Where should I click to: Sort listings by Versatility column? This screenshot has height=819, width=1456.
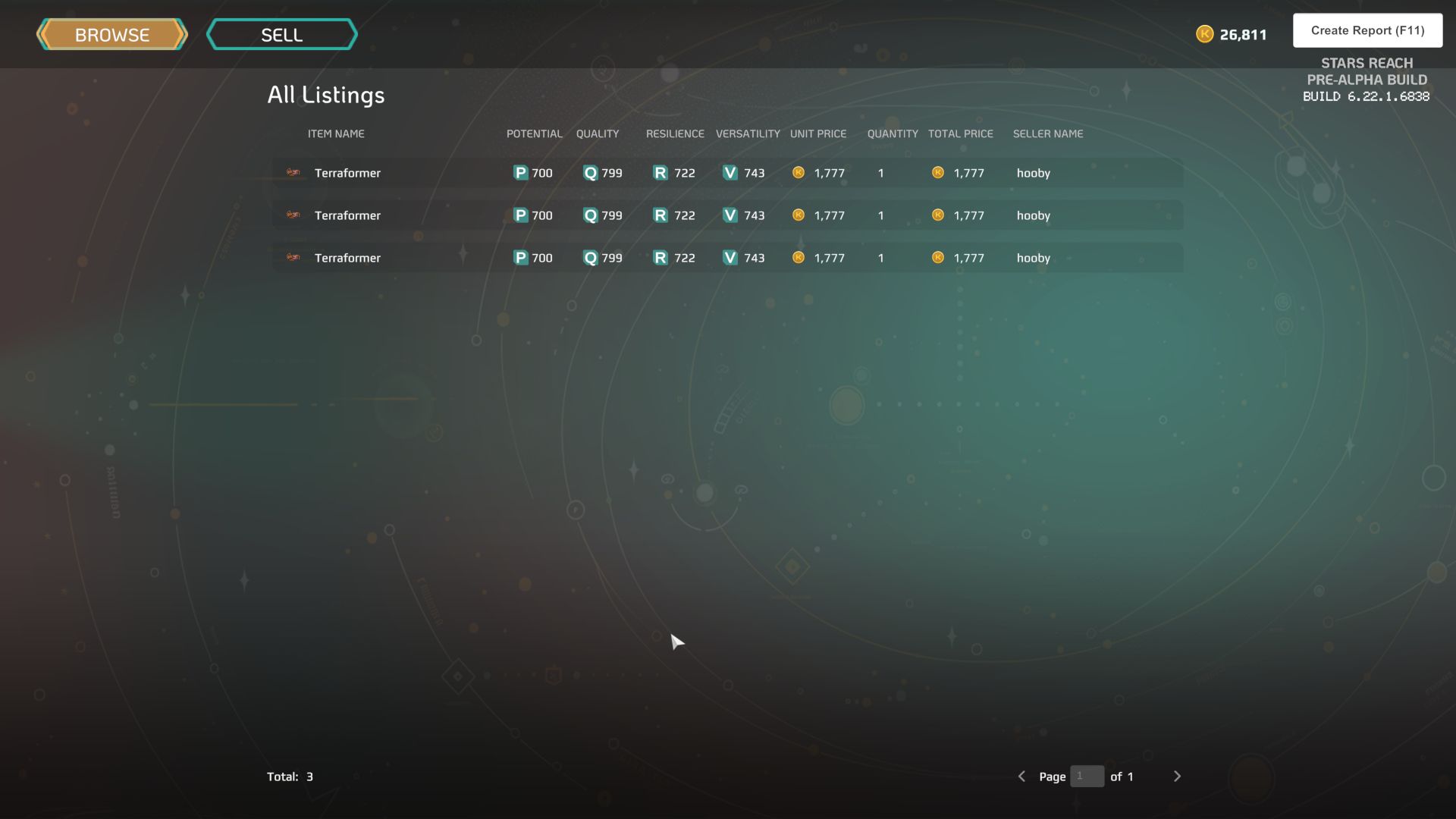click(x=748, y=133)
